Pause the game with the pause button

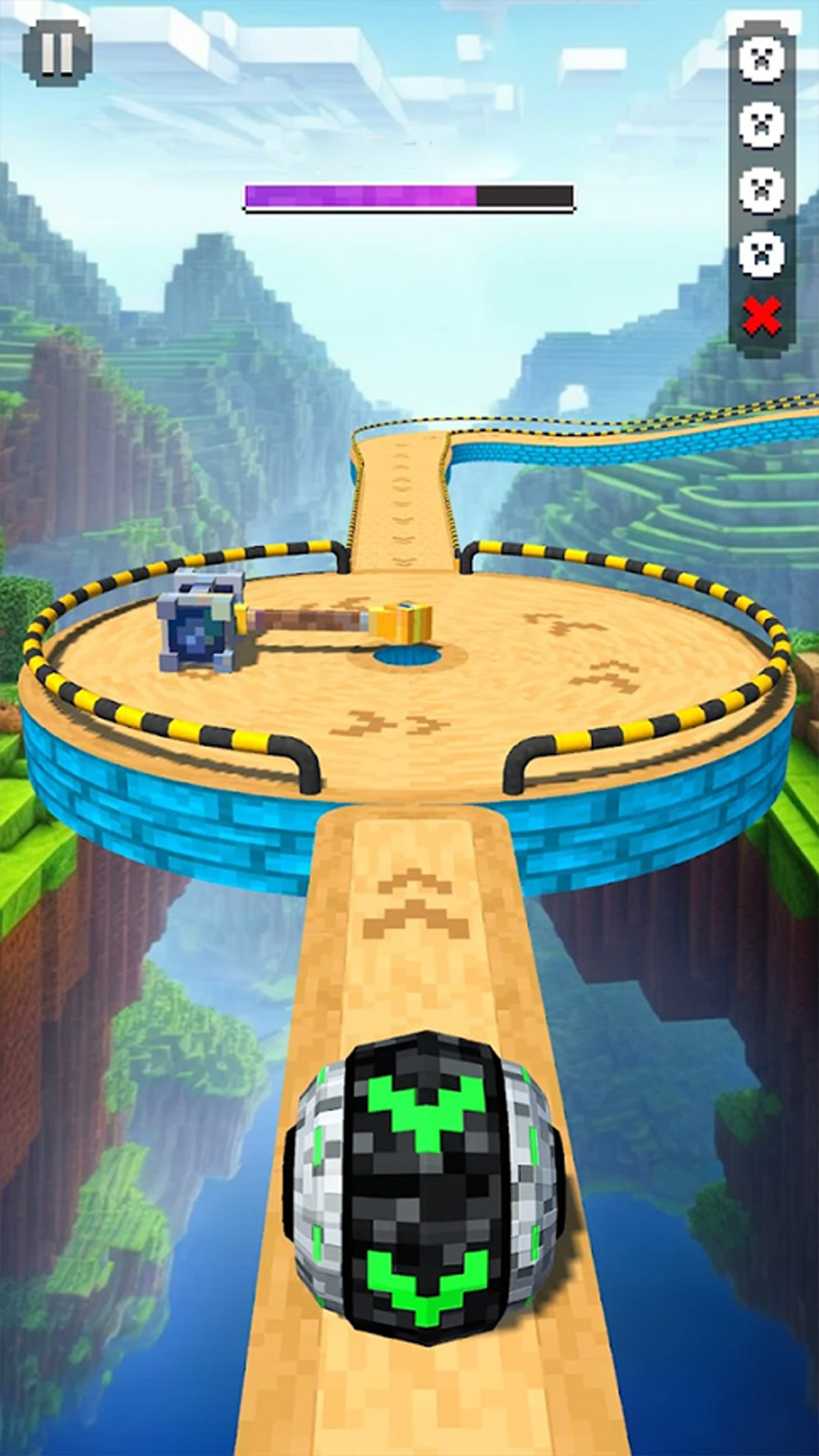57,52
